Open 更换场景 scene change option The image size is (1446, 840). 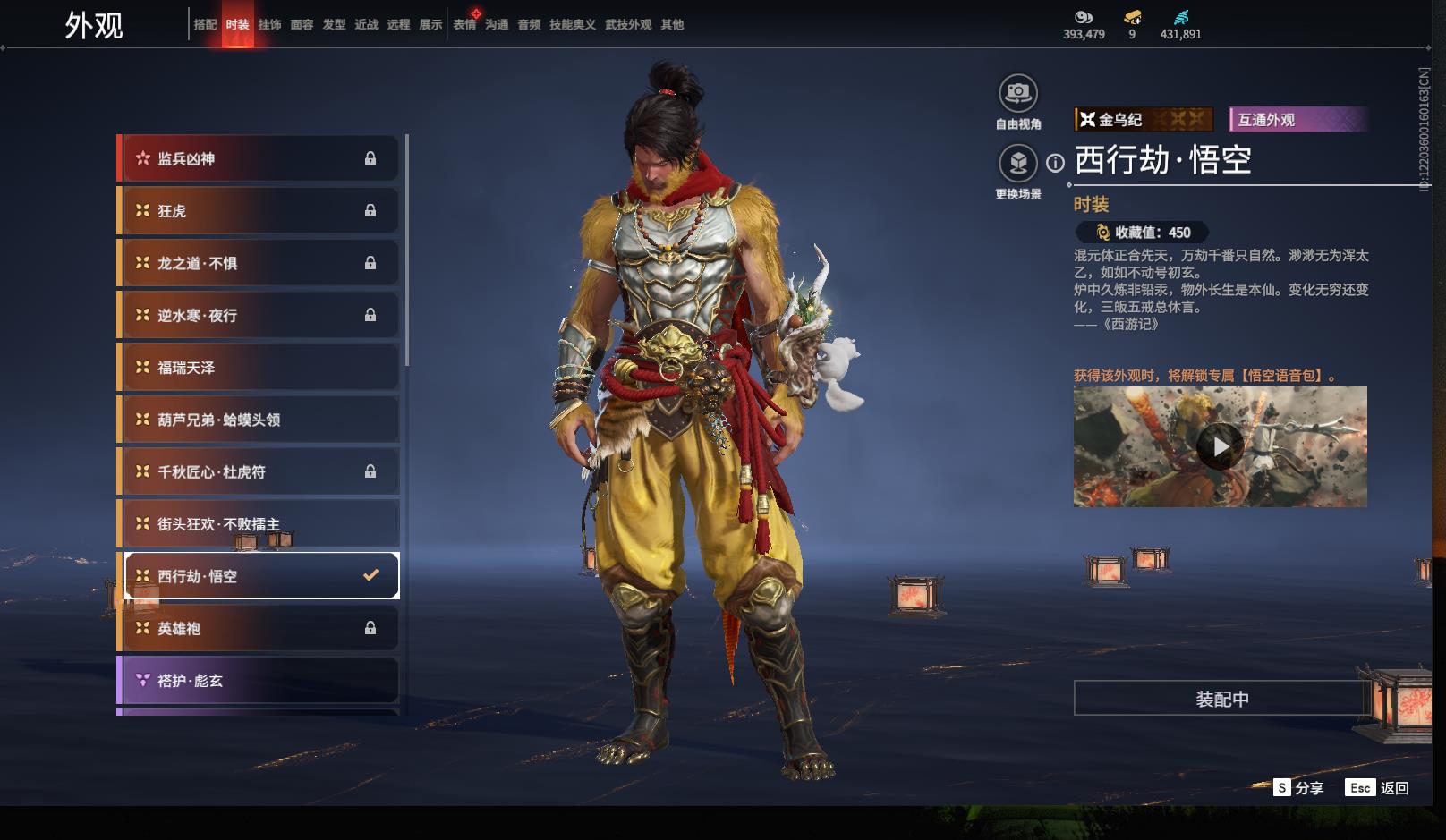pos(1018,164)
